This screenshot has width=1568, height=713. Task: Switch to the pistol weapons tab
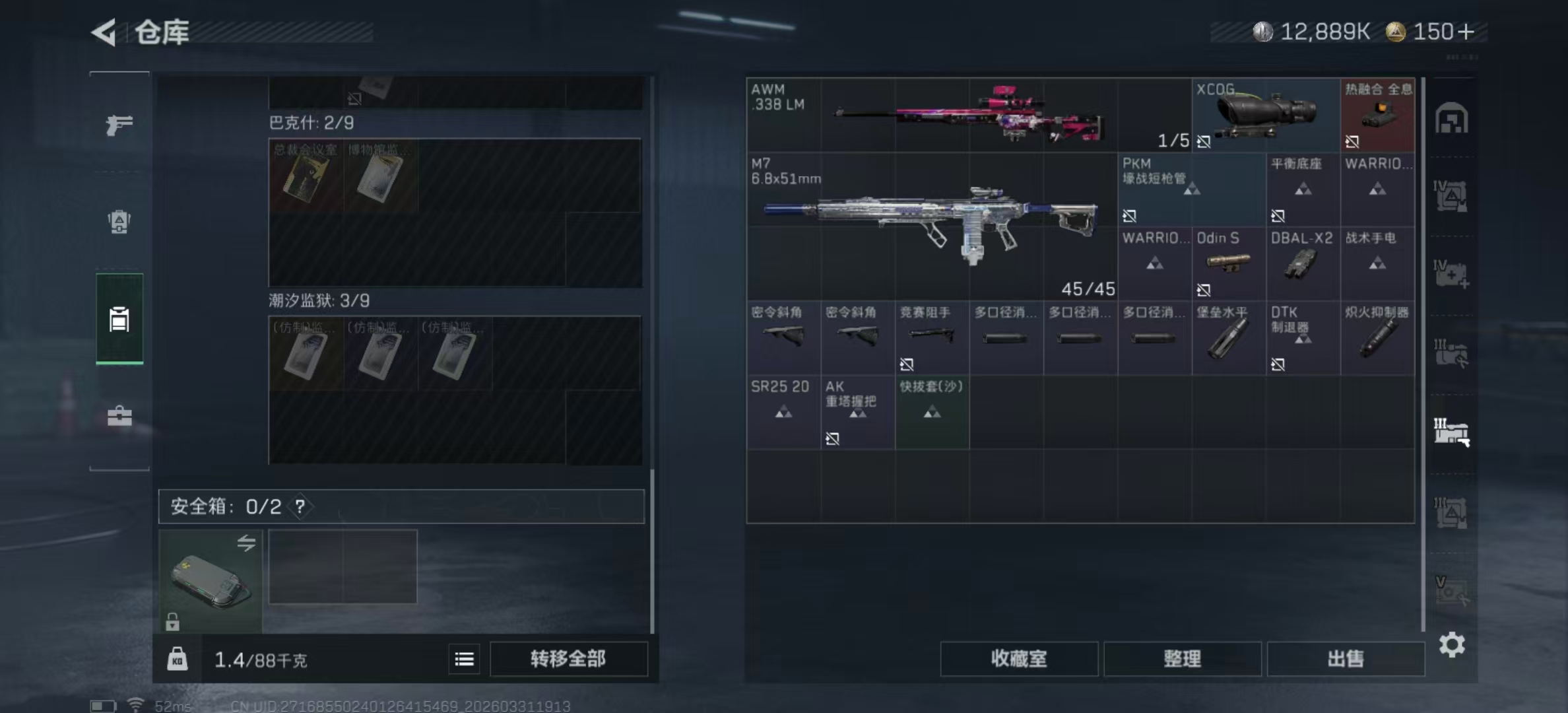[119, 124]
